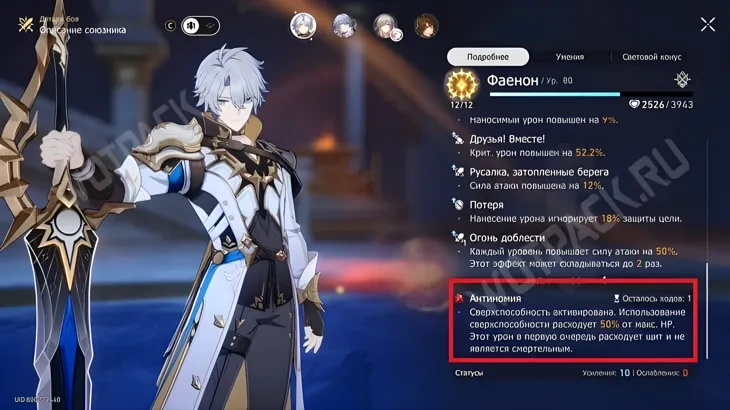Select the Подробнее tab
Image resolution: width=730 pixels, height=410 pixels.
click(x=487, y=57)
